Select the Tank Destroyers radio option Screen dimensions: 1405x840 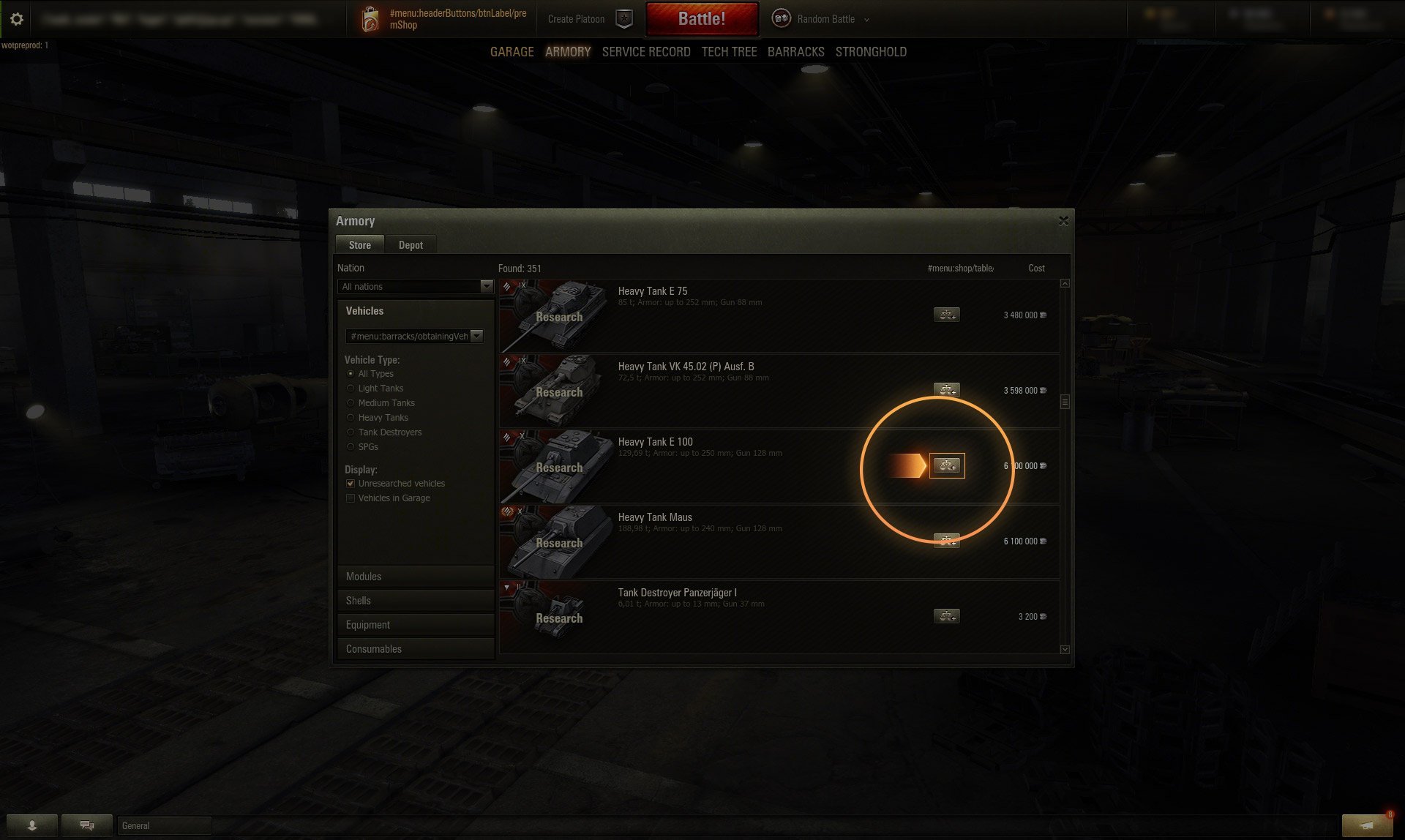point(351,432)
